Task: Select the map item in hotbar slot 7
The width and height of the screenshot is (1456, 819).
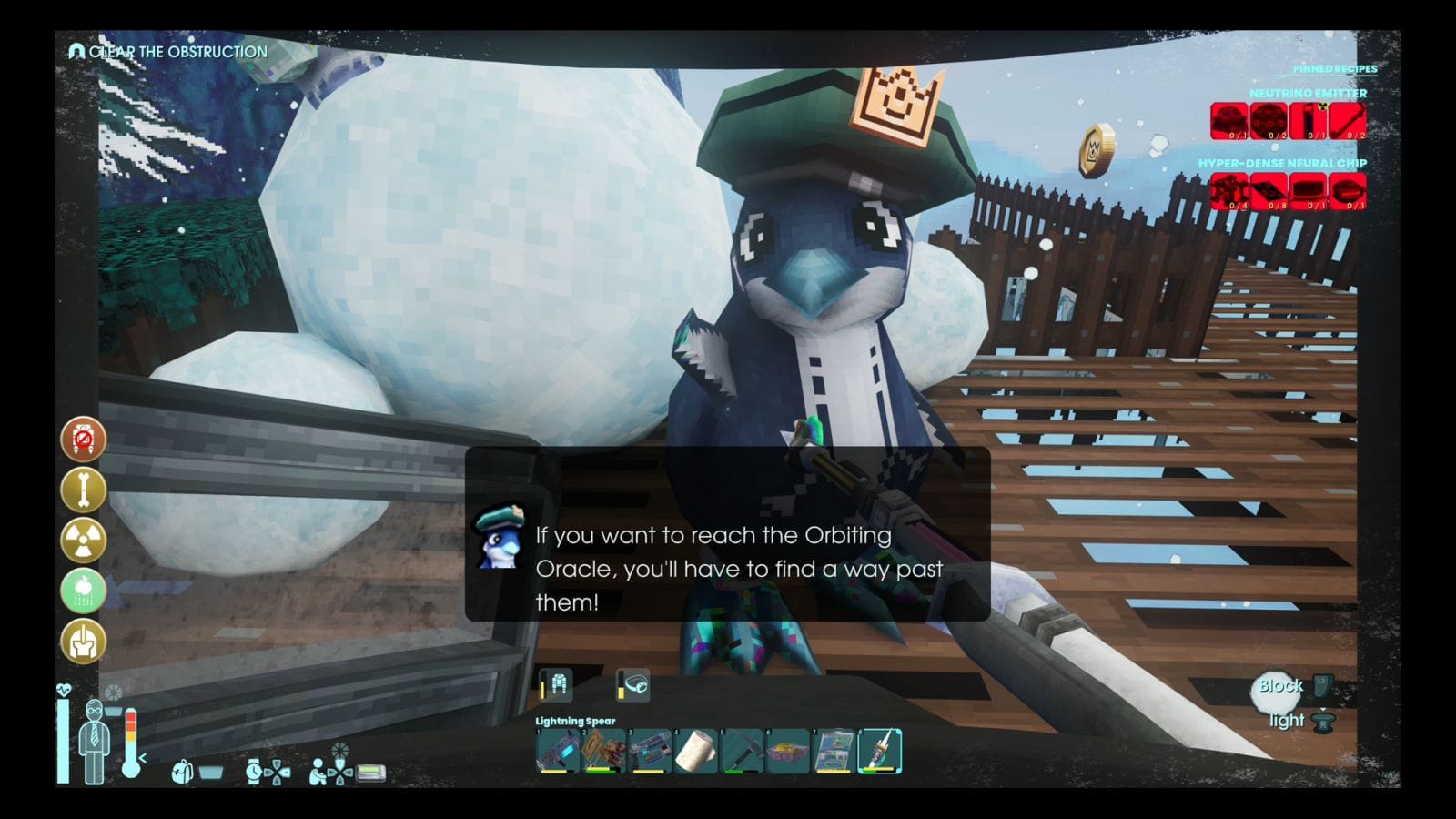Action: [x=834, y=752]
